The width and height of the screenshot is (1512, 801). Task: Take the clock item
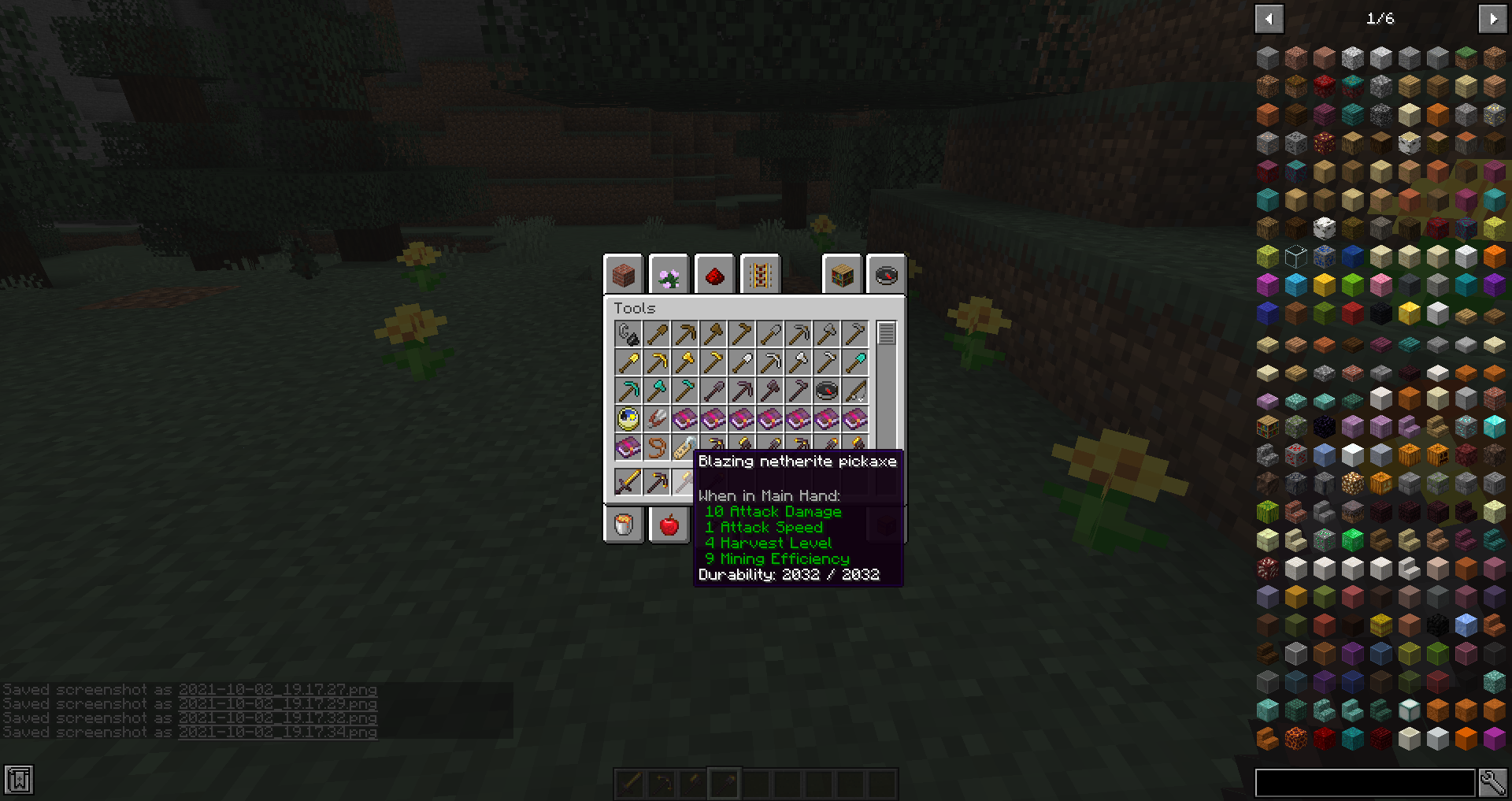628,419
